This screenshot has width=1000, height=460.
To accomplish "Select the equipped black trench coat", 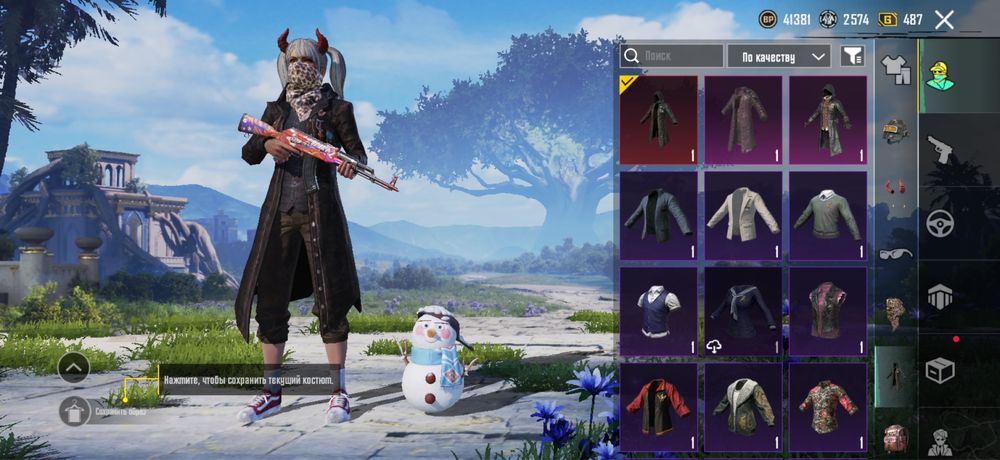I will tap(658, 119).
